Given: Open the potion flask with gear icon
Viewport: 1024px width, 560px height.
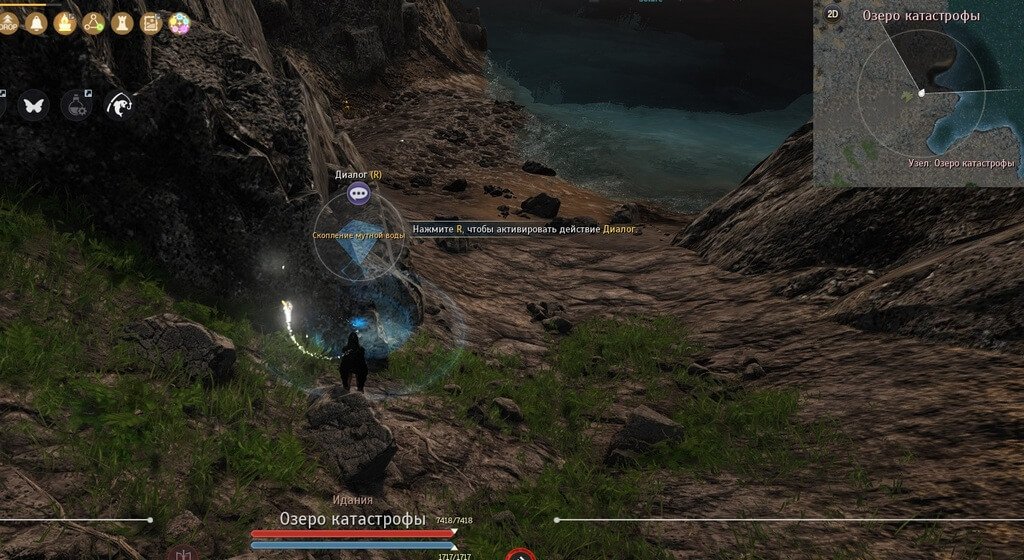Looking at the screenshot, I should (x=75, y=104).
